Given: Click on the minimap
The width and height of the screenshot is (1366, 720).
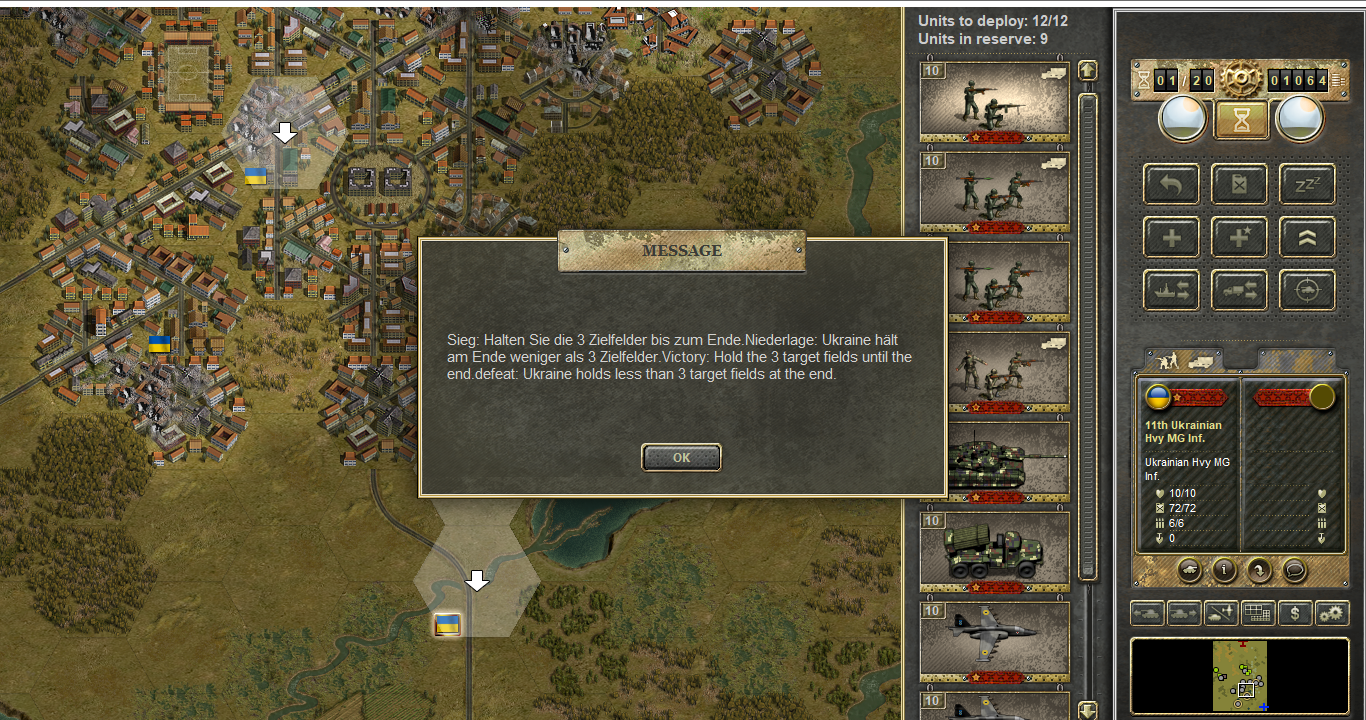Looking at the screenshot, I should [x=1240, y=676].
